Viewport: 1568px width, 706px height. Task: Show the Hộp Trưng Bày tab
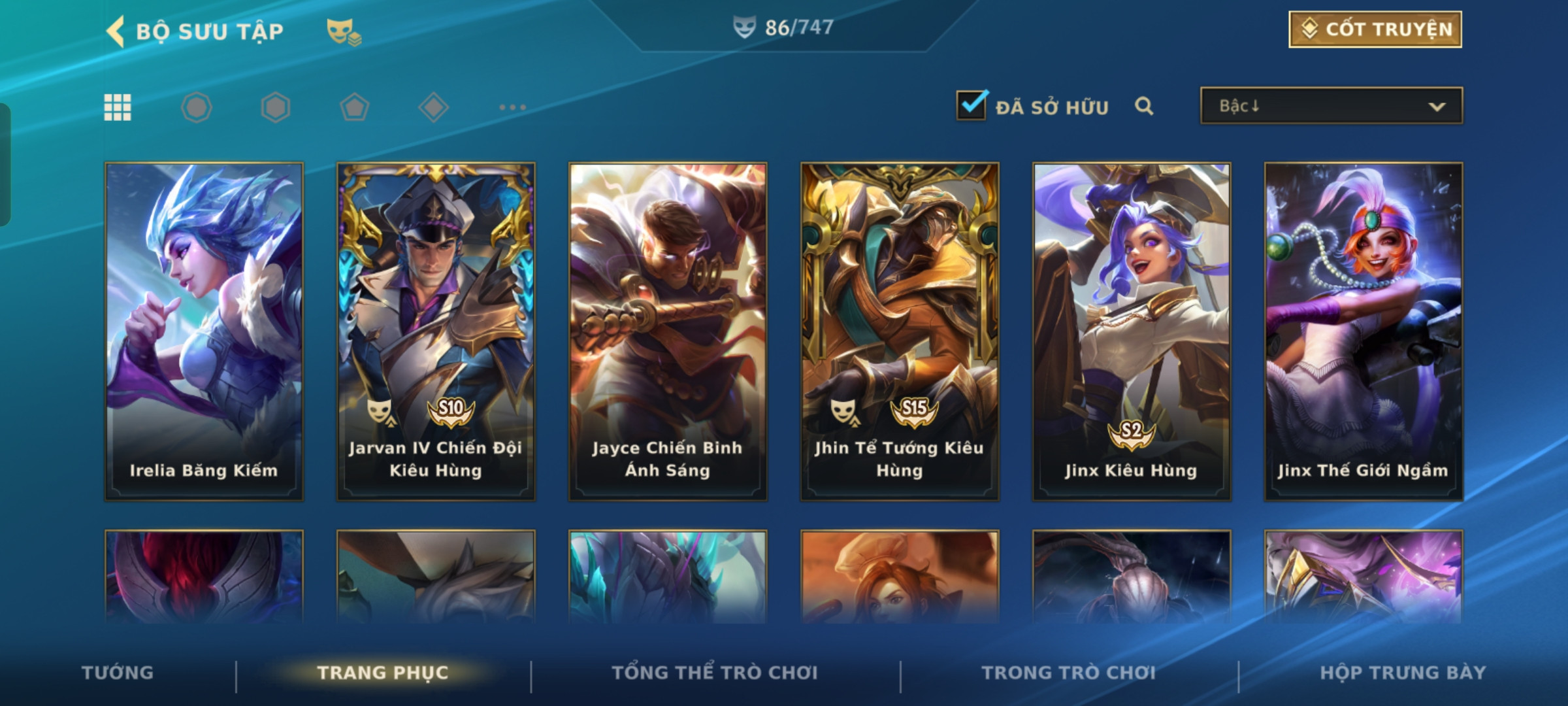click(x=1403, y=673)
